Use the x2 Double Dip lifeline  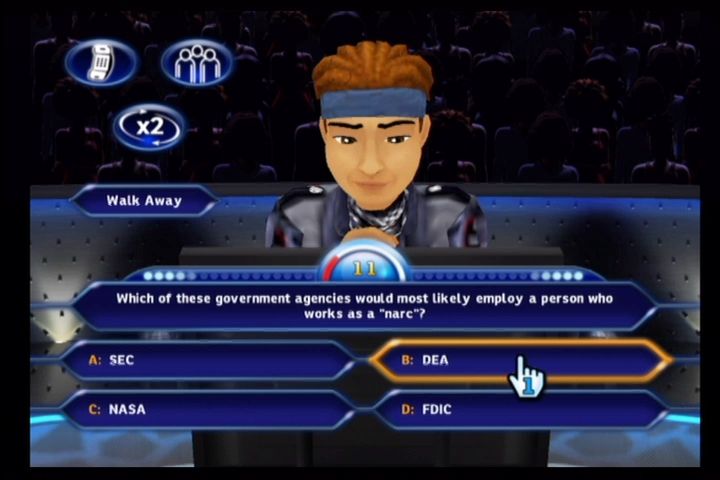point(150,128)
